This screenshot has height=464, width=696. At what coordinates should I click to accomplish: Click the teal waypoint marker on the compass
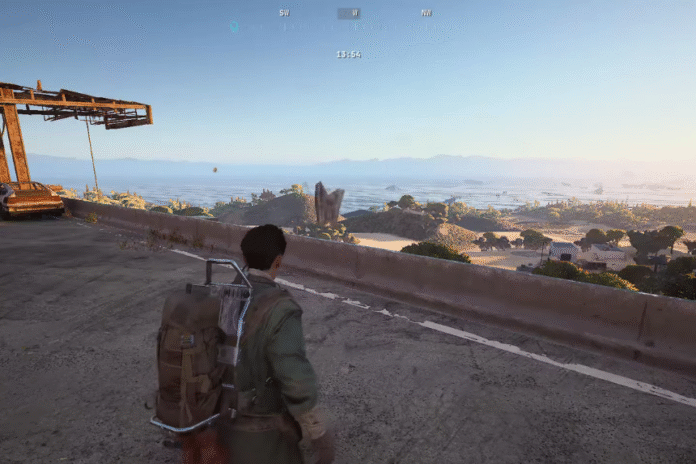(234, 26)
